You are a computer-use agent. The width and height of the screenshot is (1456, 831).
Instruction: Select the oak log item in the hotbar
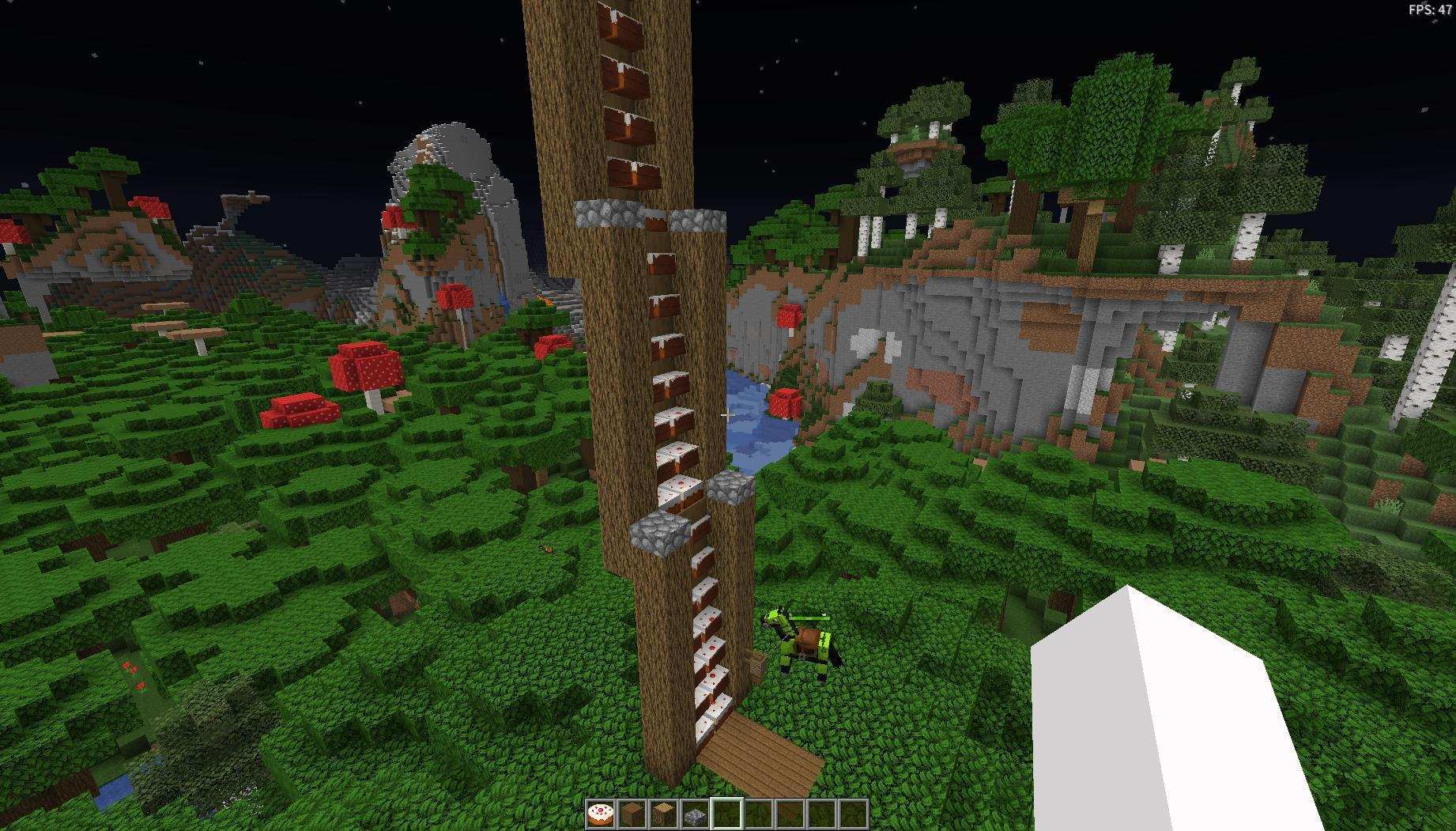664,814
